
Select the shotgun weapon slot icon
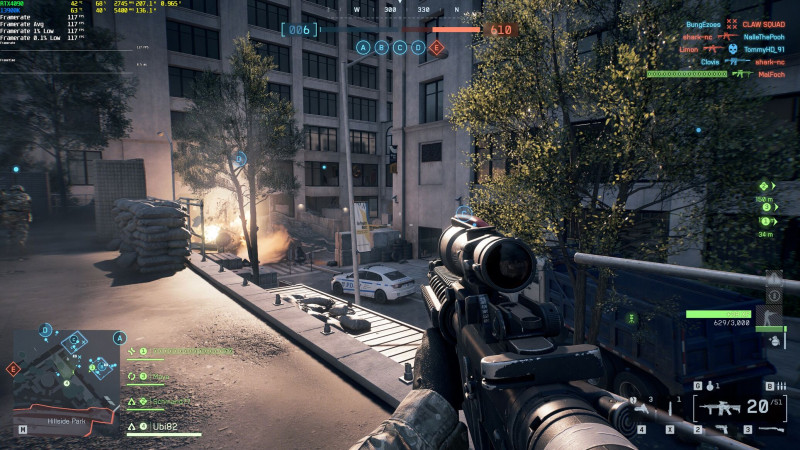click(770, 430)
